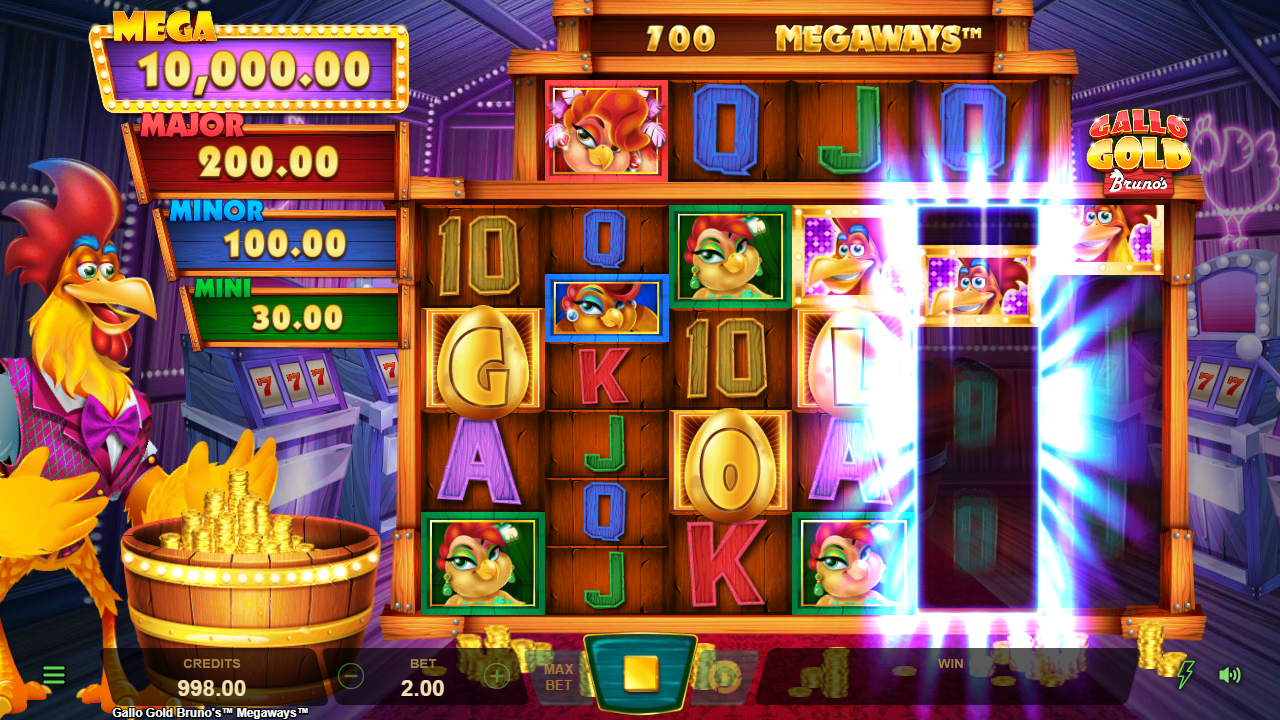The width and height of the screenshot is (1280, 720).
Task: Open the autoplay circular arrow button
Action: point(724,677)
